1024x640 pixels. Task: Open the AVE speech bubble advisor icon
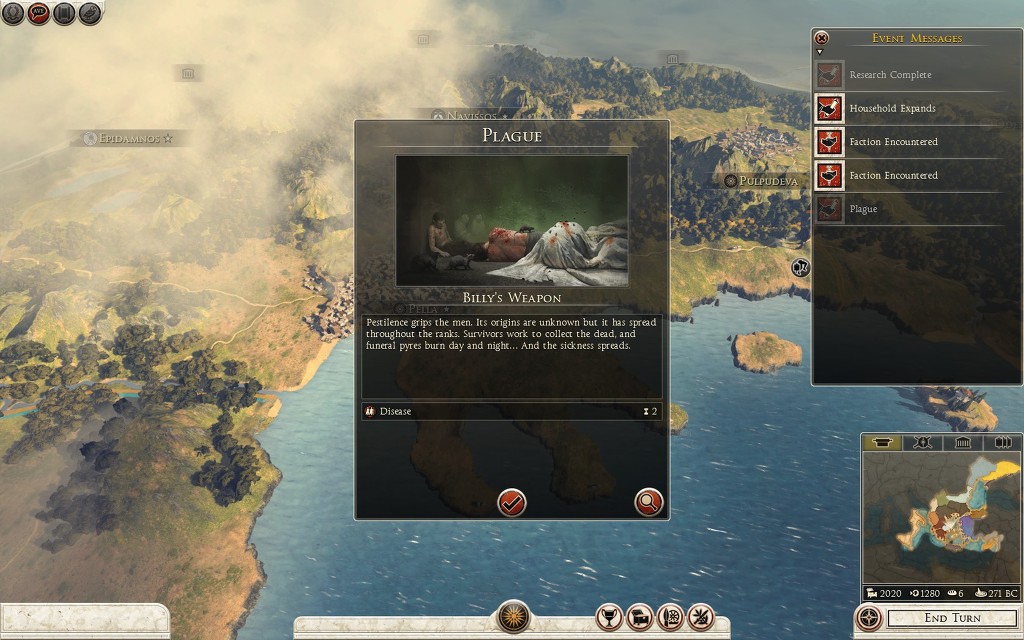39,13
